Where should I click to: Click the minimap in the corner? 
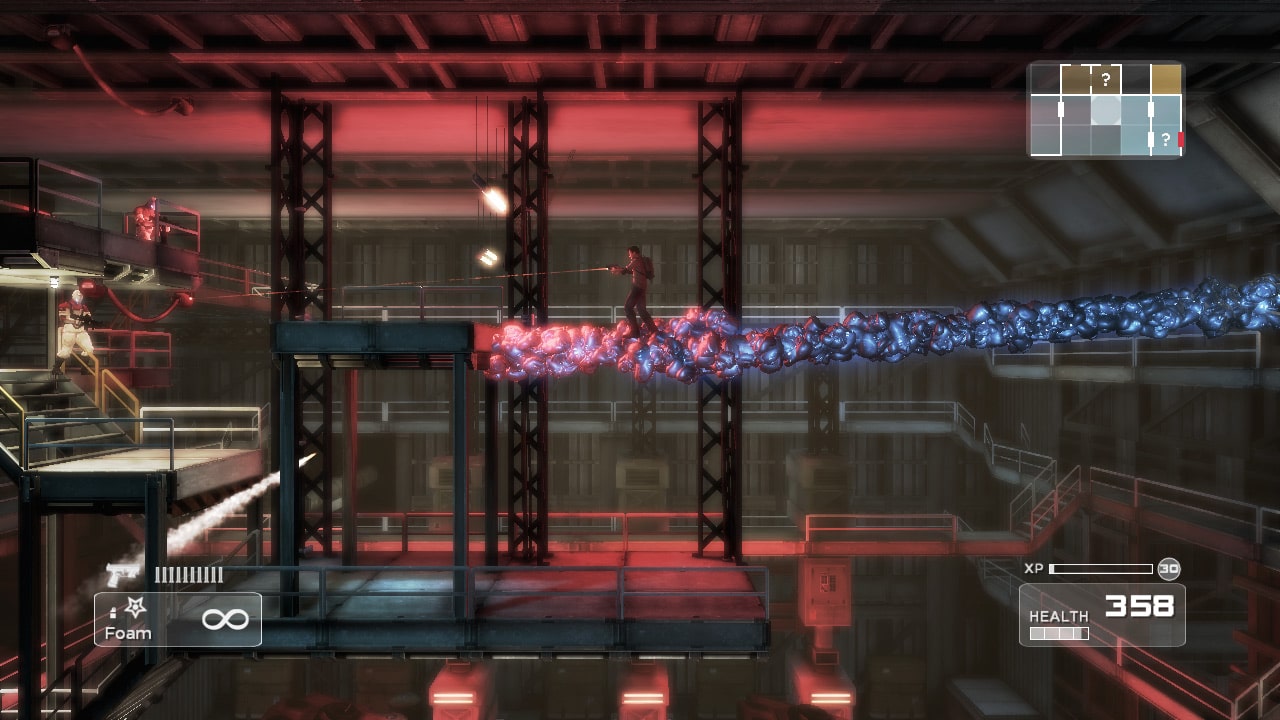point(1106,110)
